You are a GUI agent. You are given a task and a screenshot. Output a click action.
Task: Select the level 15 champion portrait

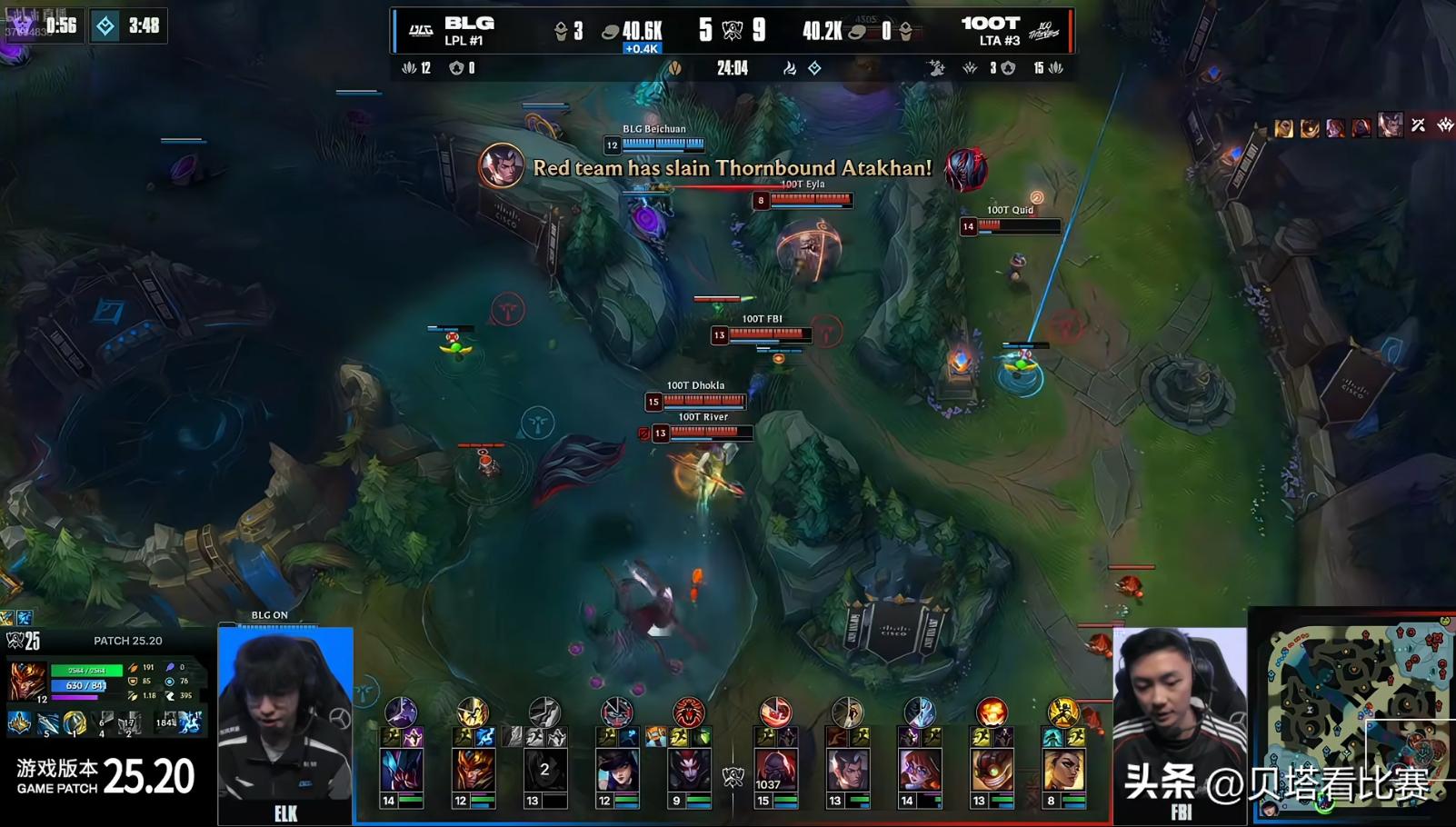[774, 770]
